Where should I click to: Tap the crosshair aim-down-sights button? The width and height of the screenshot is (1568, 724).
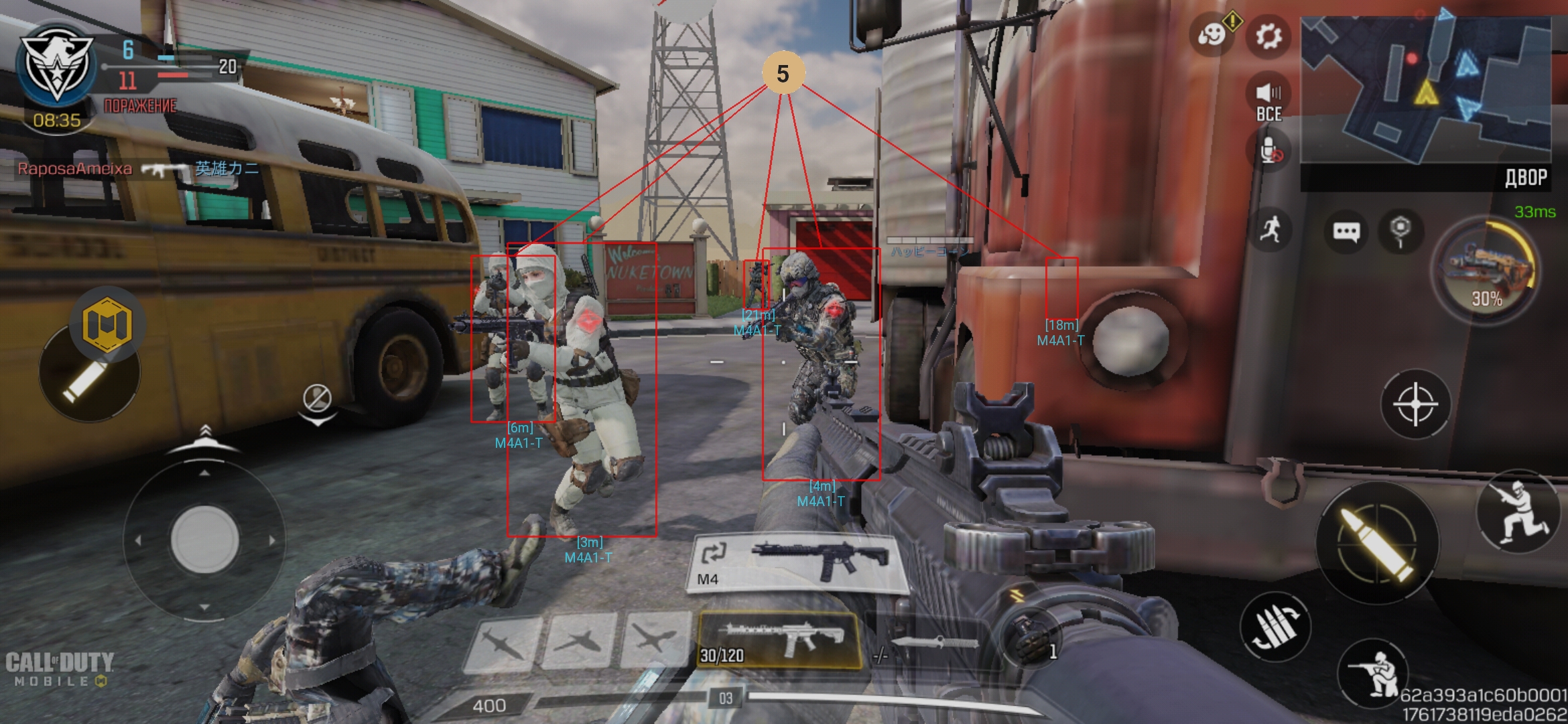click(x=1415, y=404)
